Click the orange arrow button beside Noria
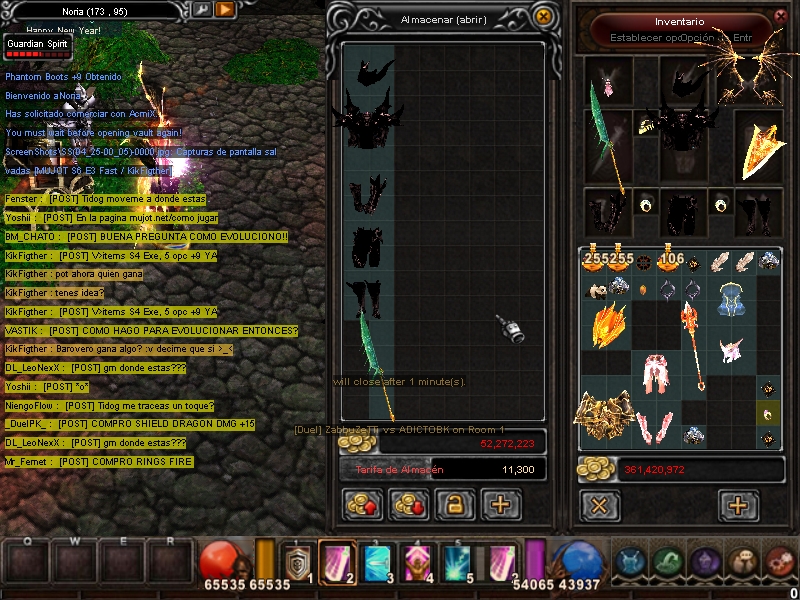800x600 pixels. coord(225,9)
